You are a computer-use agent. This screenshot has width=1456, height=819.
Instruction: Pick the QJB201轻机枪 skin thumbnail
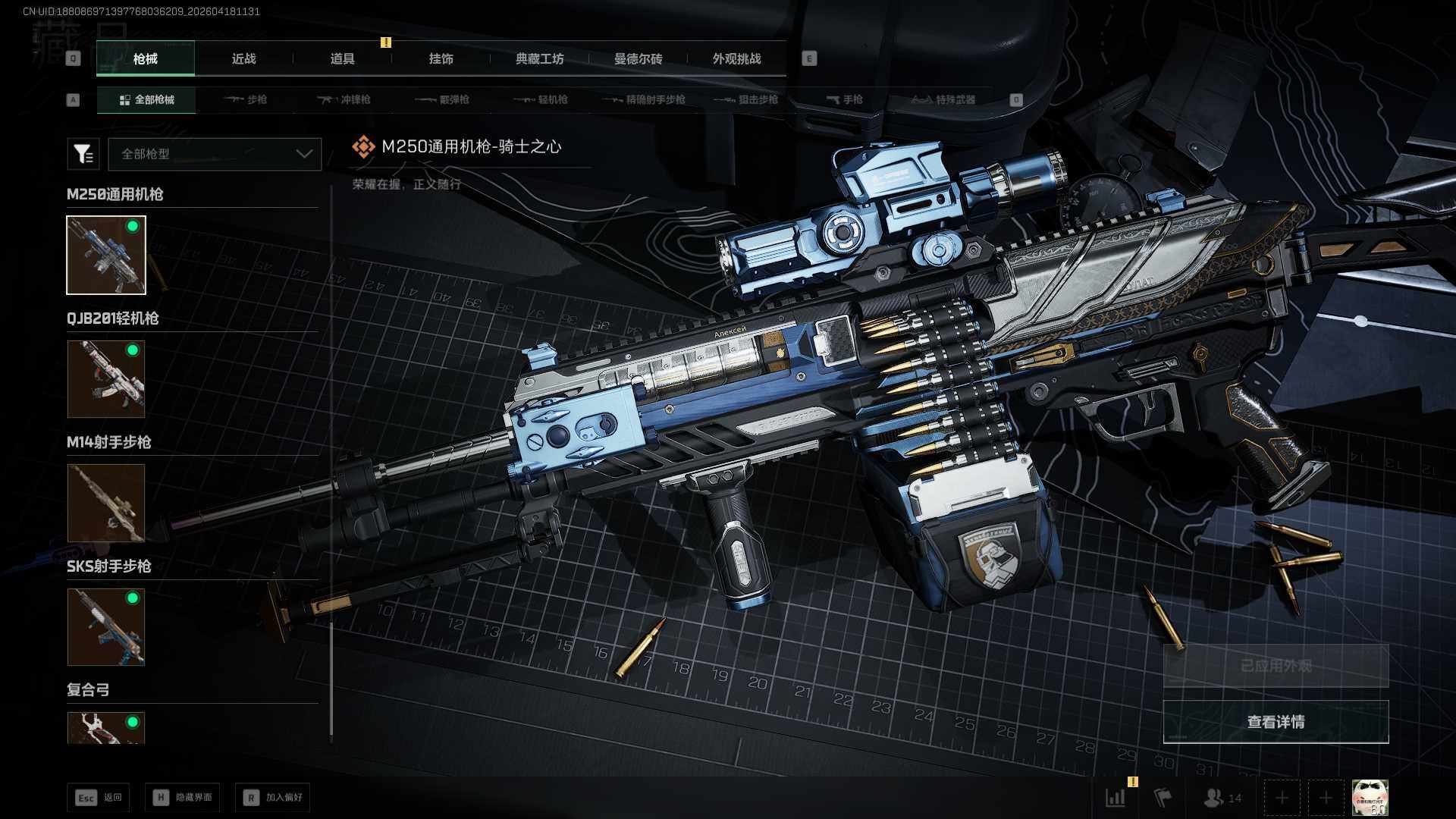(x=106, y=378)
